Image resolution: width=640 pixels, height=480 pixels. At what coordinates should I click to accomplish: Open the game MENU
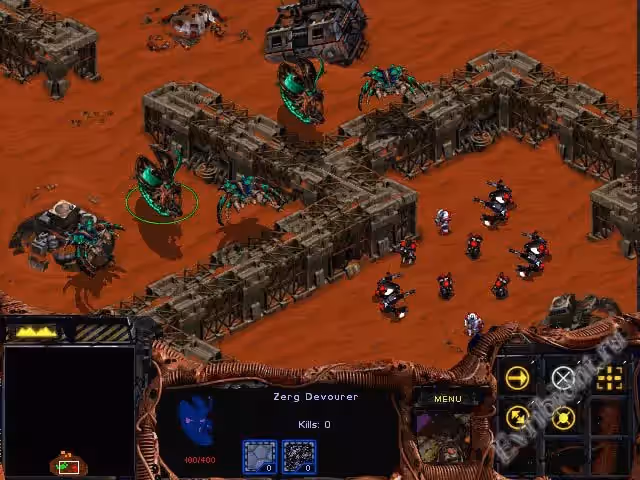(447, 399)
